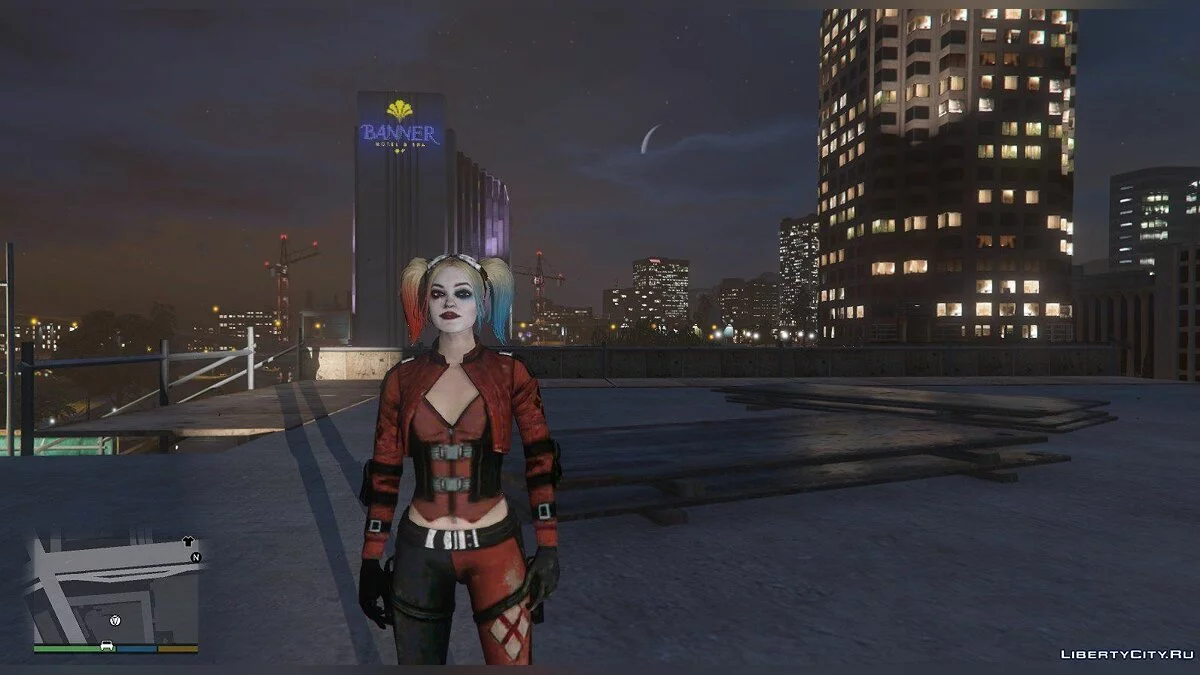Open the LibertyCity.Ru watermark link
This screenshot has width=1200, height=675.
click(x=1127, y=654)
